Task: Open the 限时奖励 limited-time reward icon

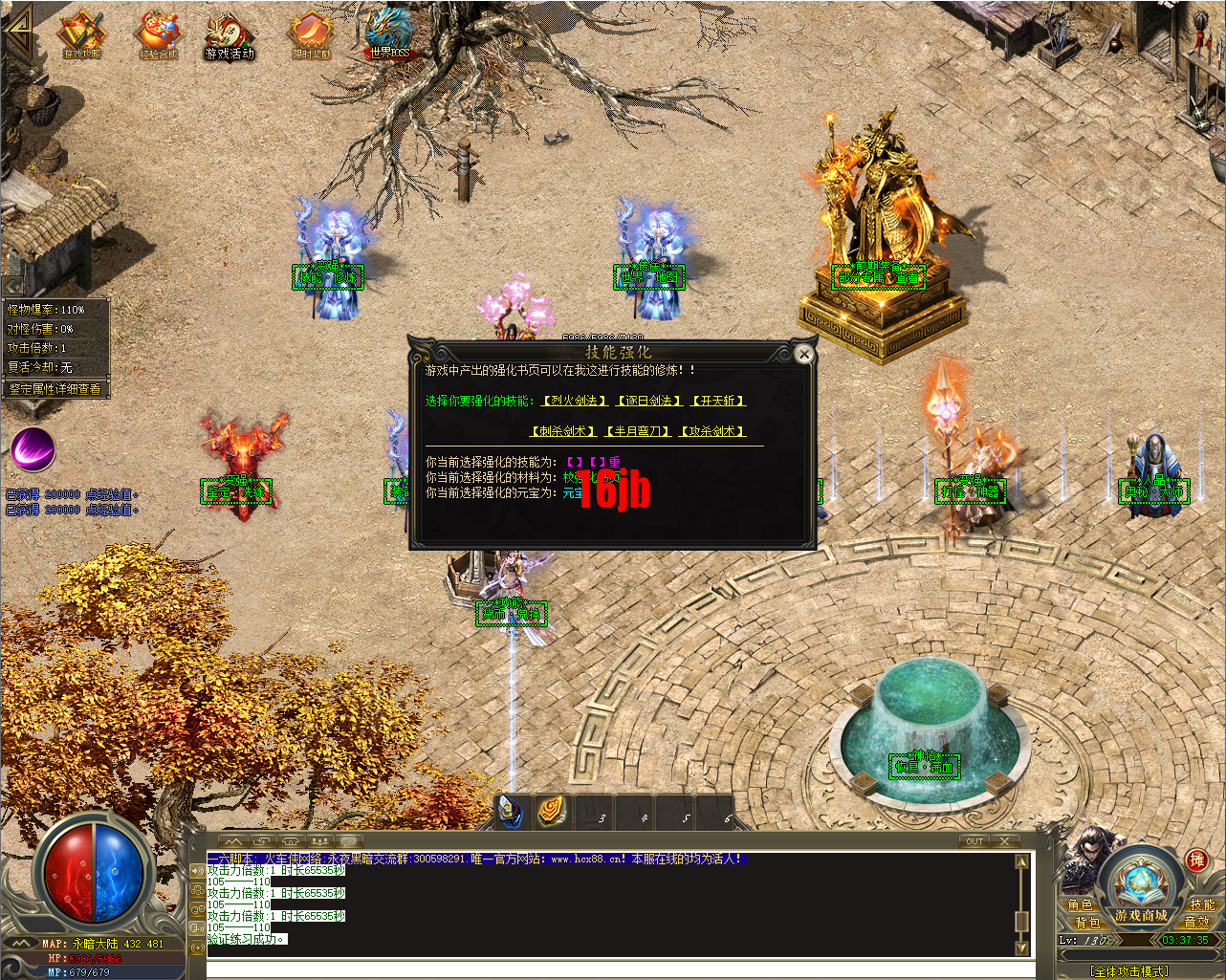Action: (311, 33)
